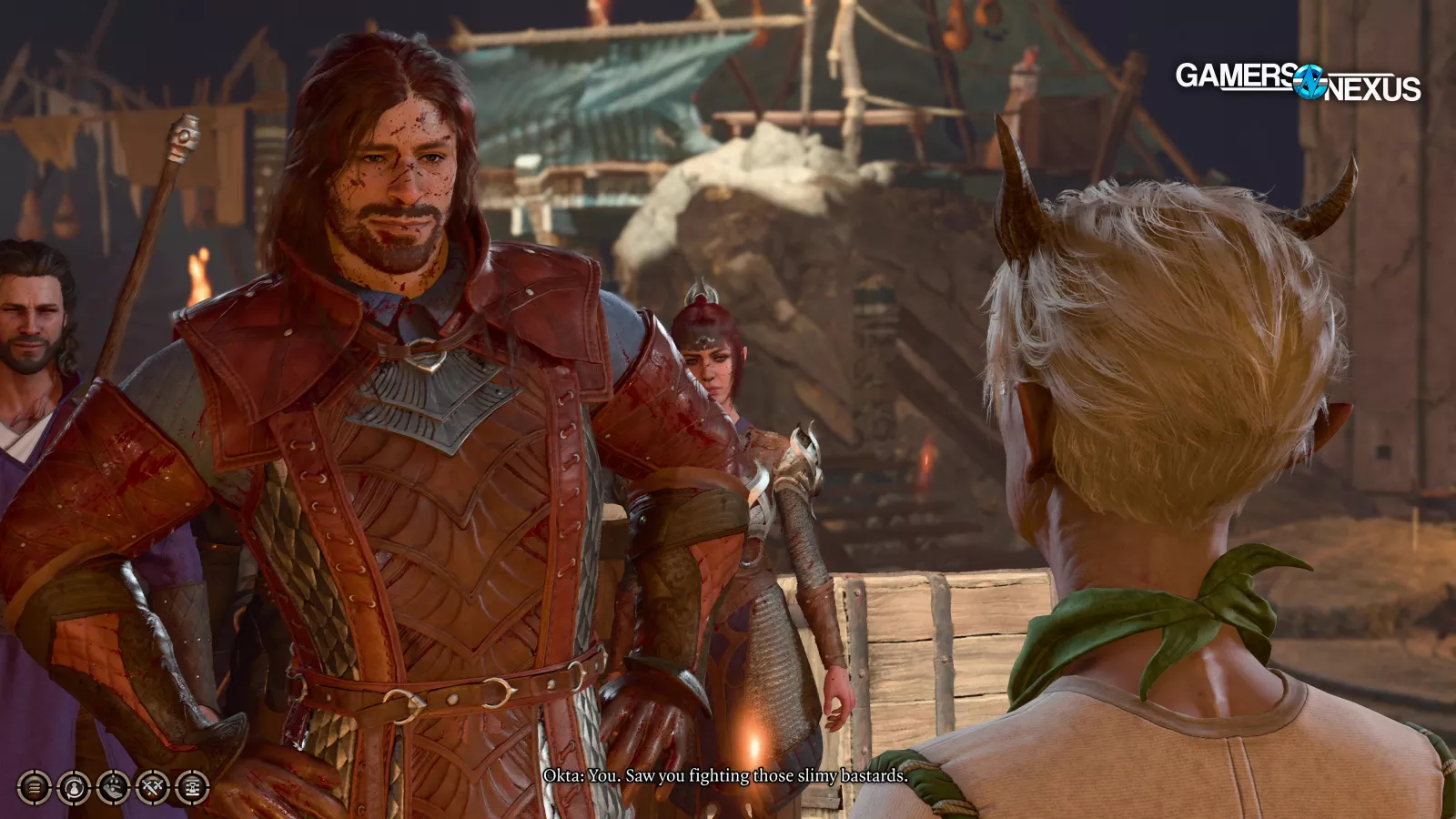Activate the crossed swords attack icon
This screenshot has width=1456, height=819.
[152, 787]
